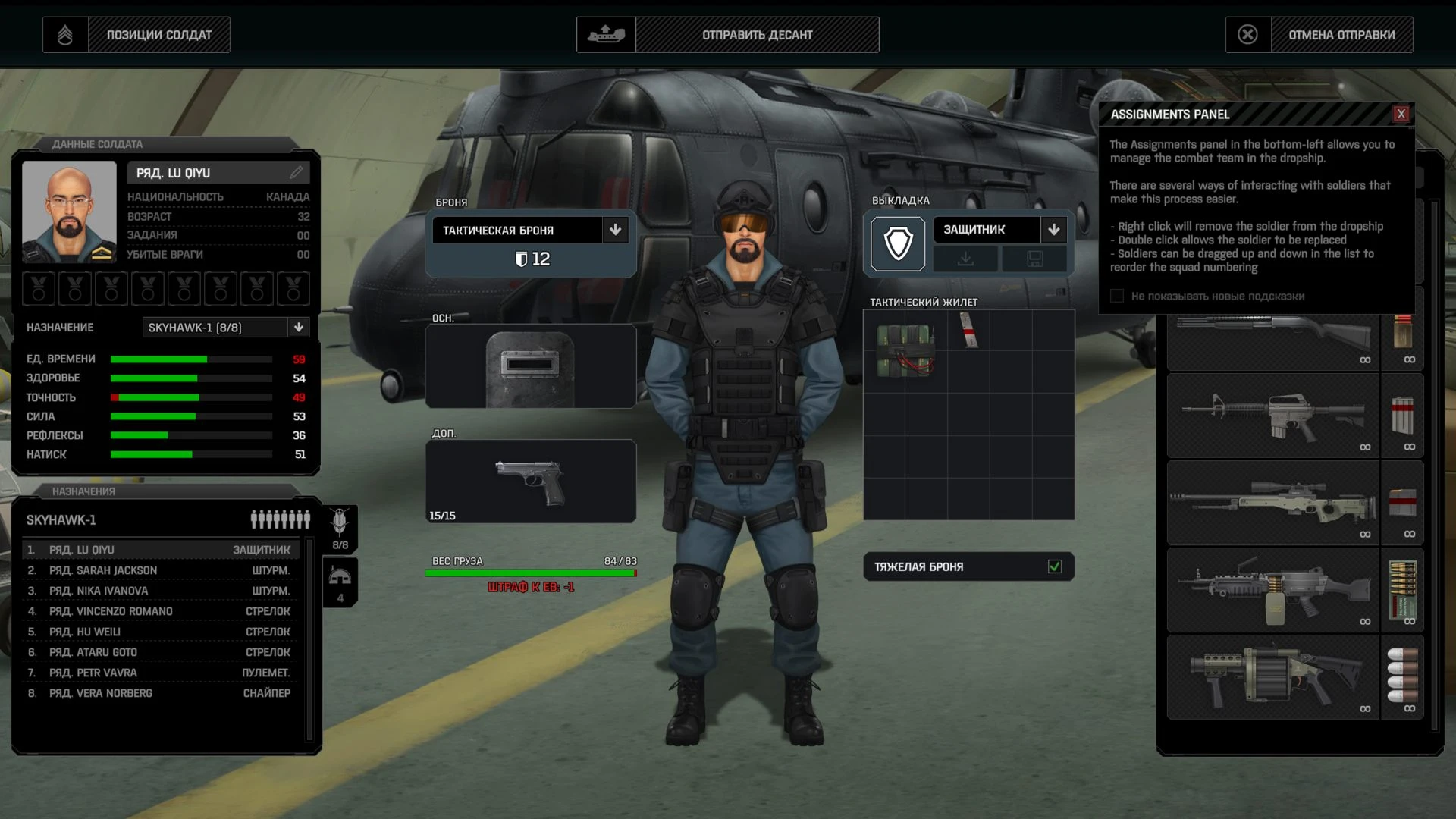The width and height of the screenshot is (1456, 819).
Task: Select the explosive charge in the tactical vest
Action: point(905,350)
